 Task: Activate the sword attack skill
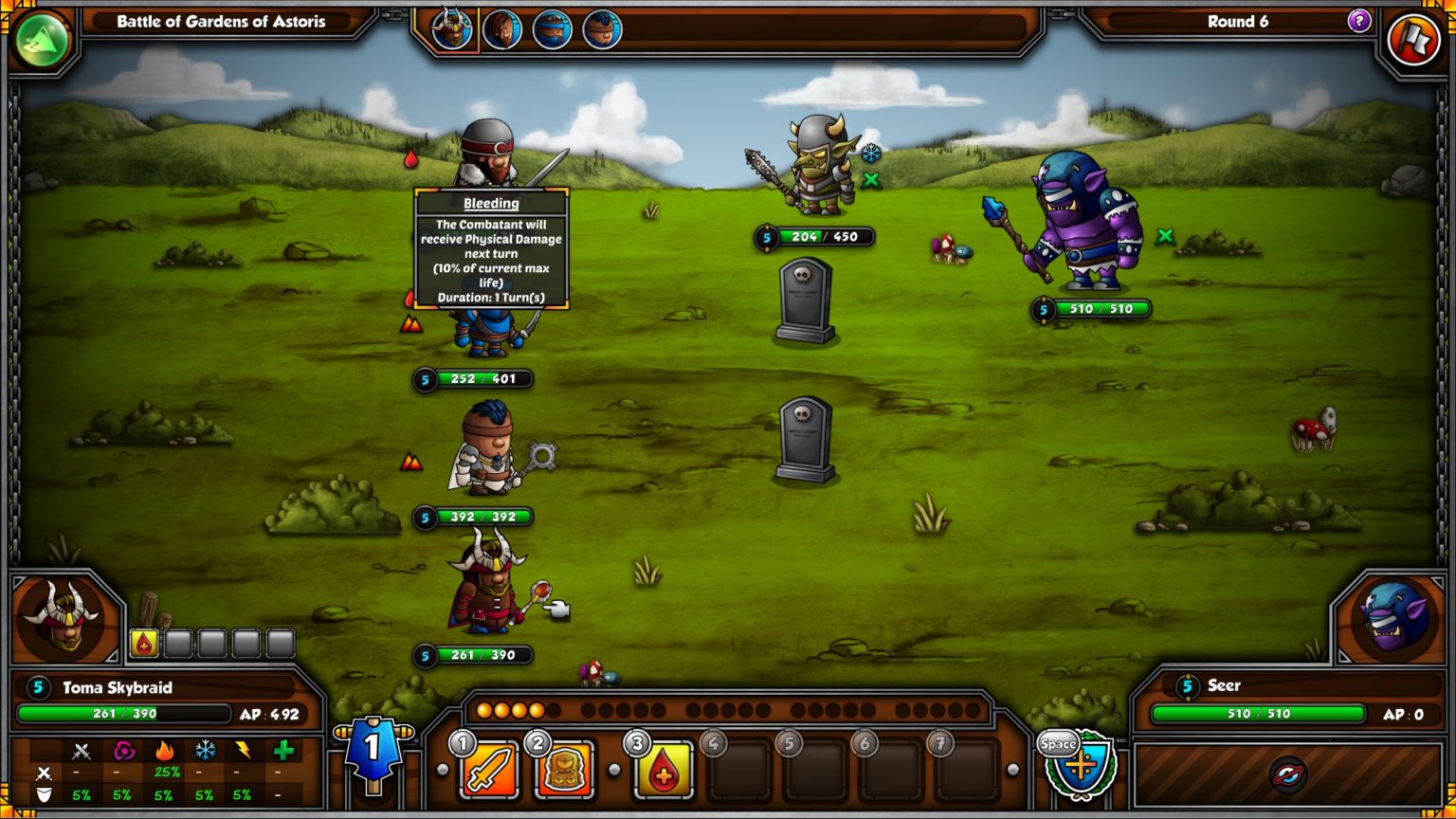pyautogui.click(x=489, y=769)
